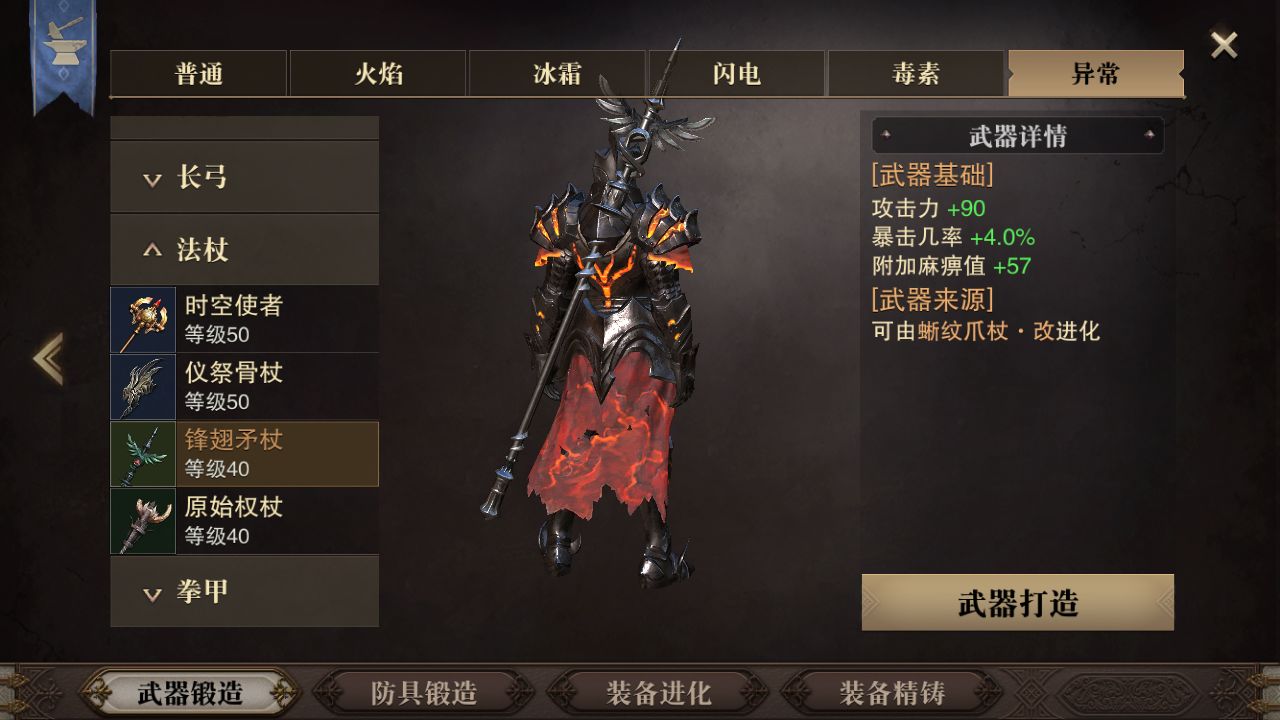Screen dimensions: 1280x720
Task: Switch to the 防具锻造 armor forging section
Action: click(x=424, y=692)
